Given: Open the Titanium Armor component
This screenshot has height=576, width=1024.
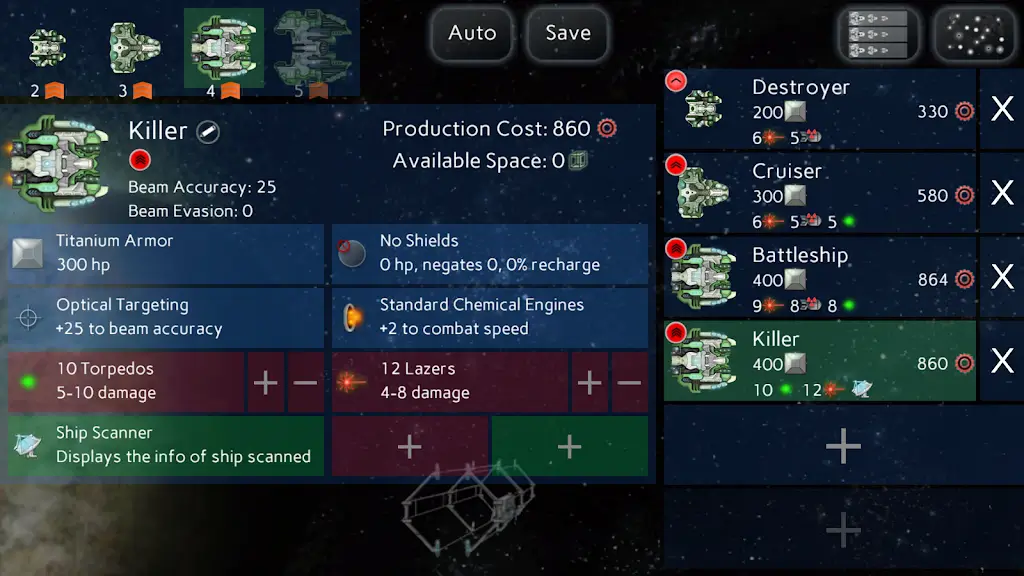Looking at the screenshot, I should [x=165, y=253].
